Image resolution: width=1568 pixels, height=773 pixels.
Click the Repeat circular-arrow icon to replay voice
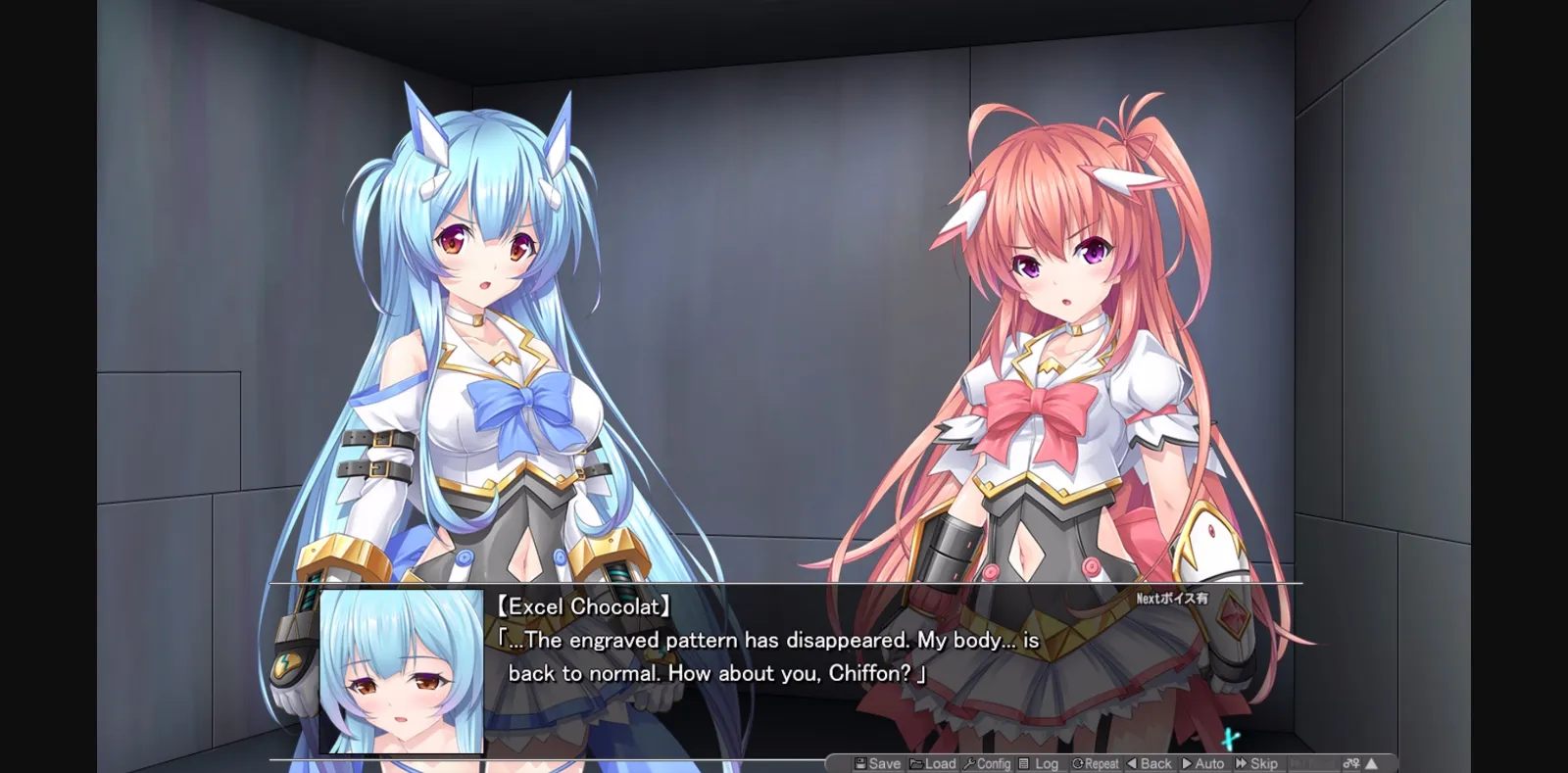1077,764
